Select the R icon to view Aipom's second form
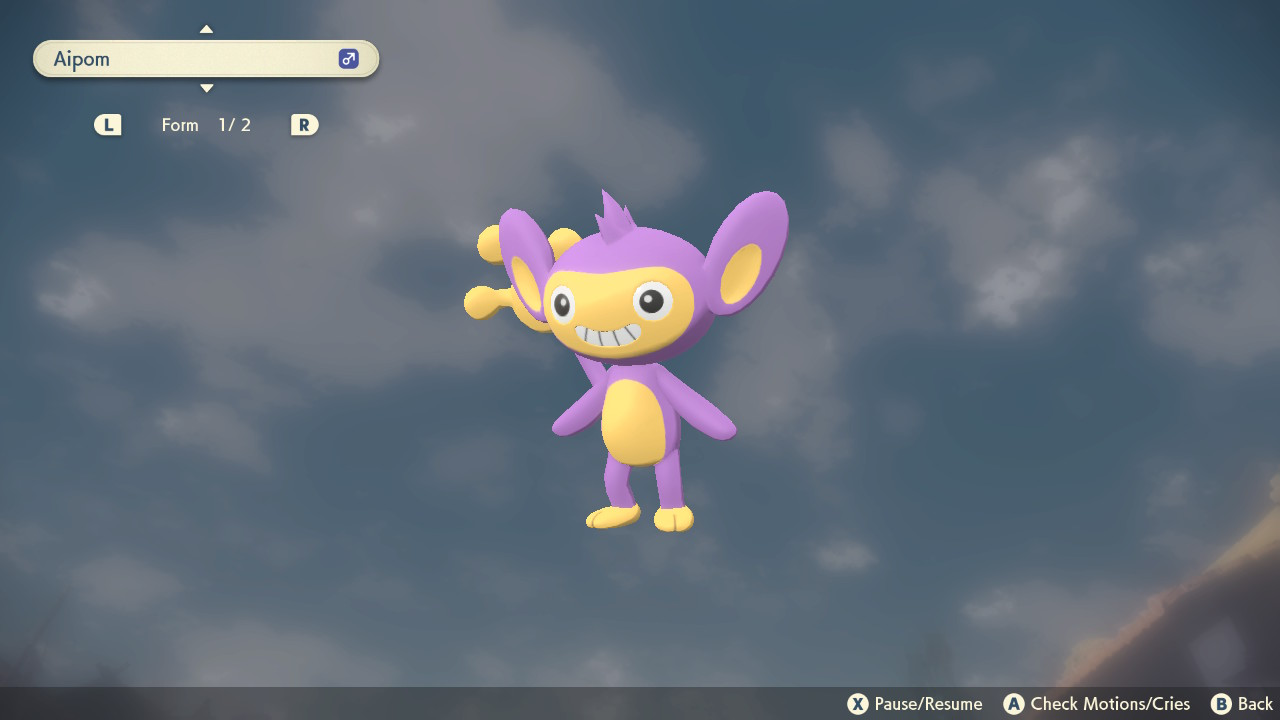1280x720 pixels. [x=304, y=124]
